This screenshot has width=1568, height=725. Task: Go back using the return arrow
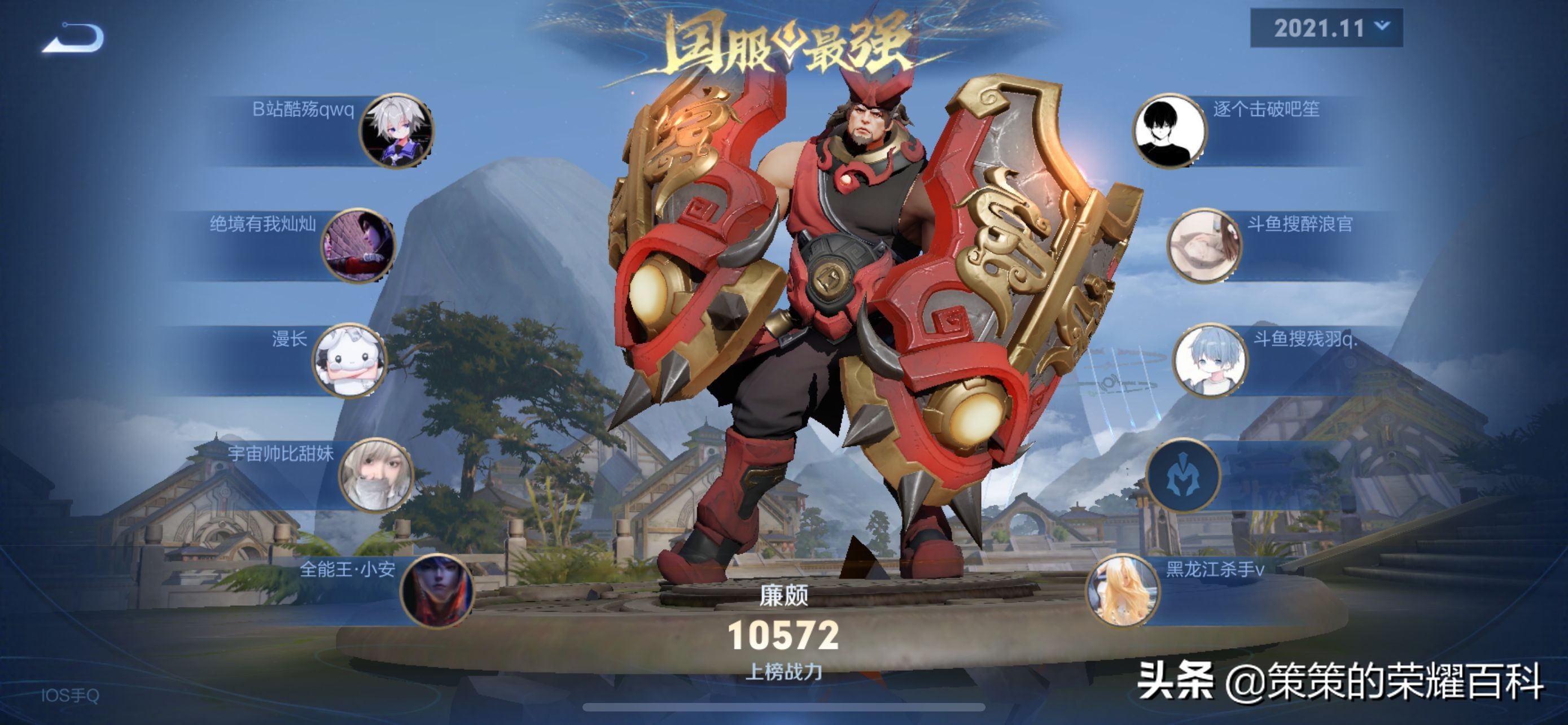click(73, 38)
